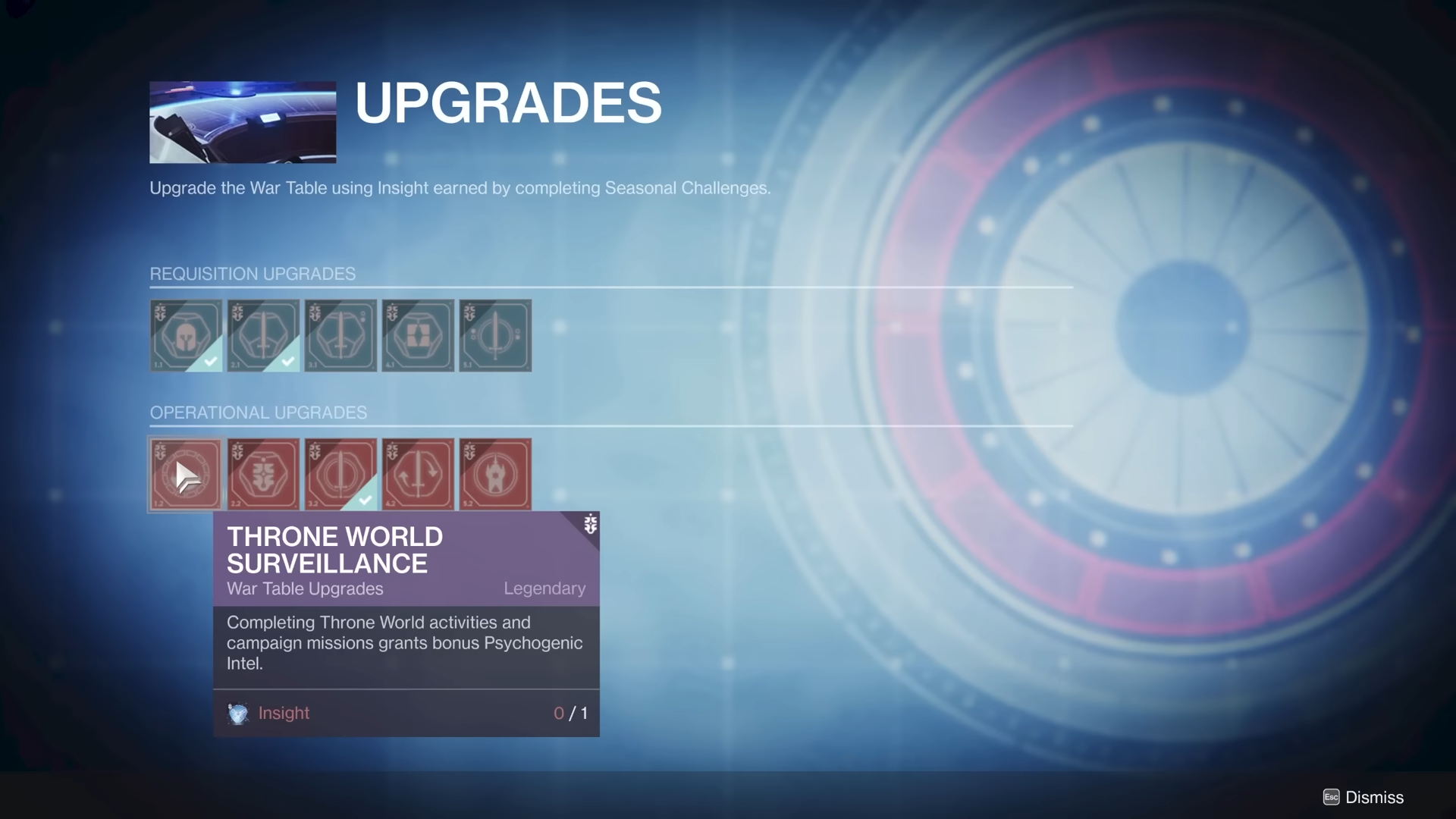Choose the completed red sword upgrade 3.2
Screen dimensions: 1456x819
tap(340, 475)
